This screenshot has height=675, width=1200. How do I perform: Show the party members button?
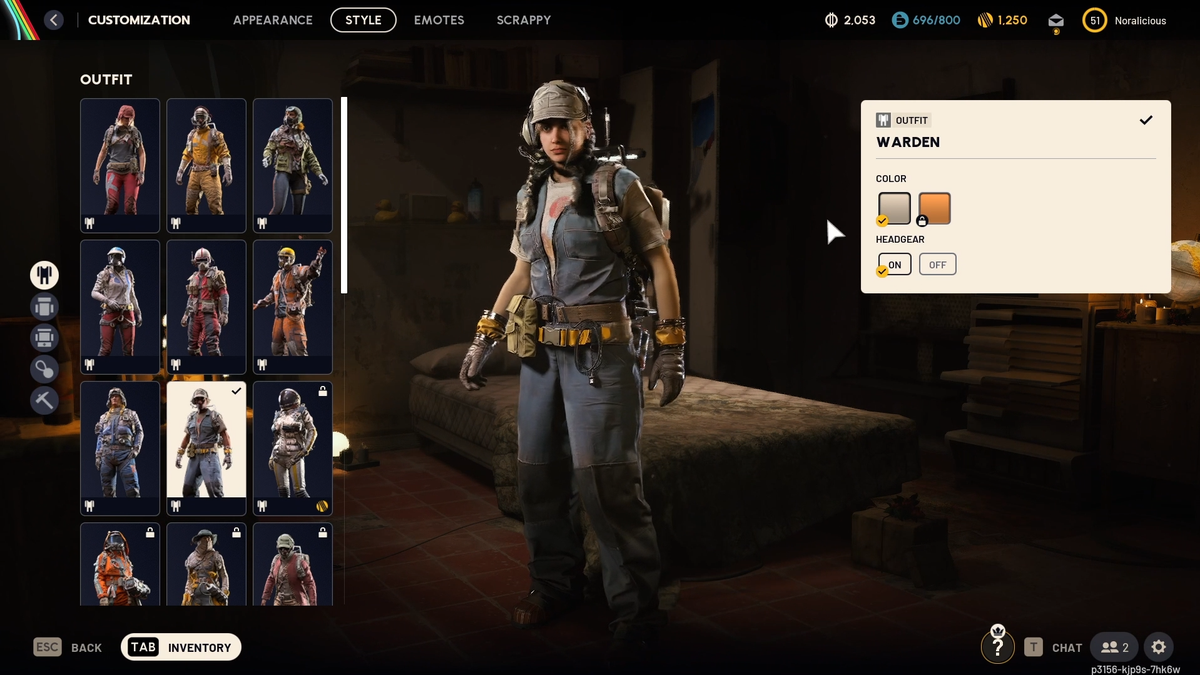pyautogui.click(x=1114, y=647)
